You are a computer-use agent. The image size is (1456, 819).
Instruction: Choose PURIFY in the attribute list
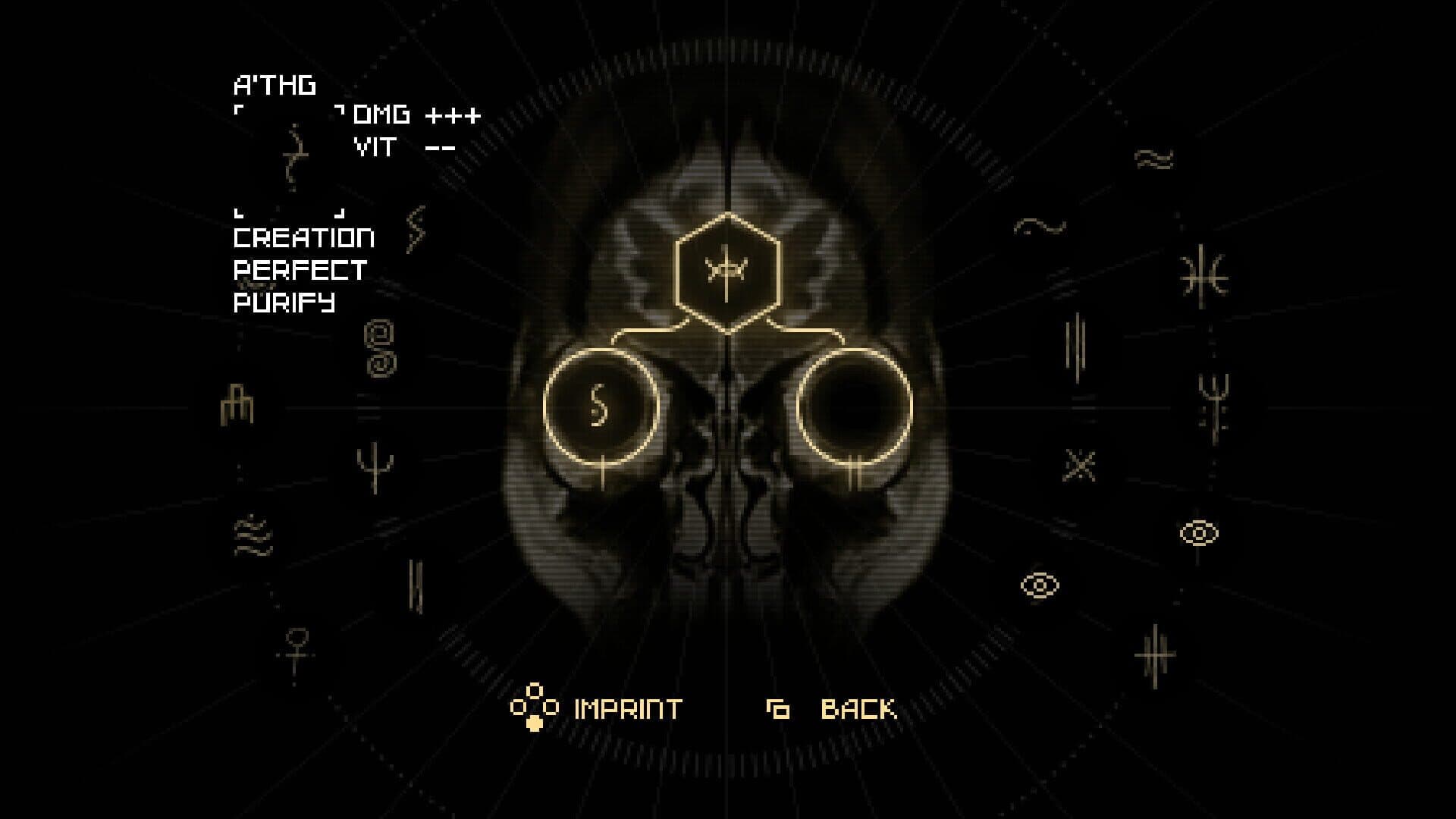(x=283, y=303)
